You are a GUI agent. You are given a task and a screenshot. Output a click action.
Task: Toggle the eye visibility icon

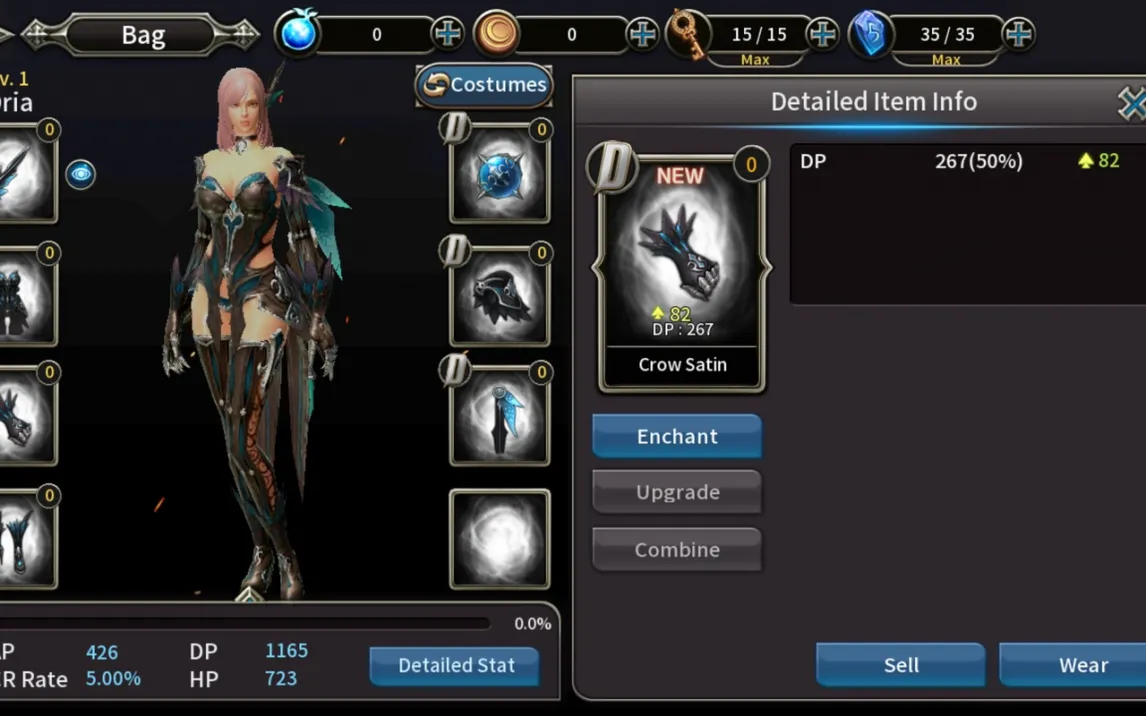pyautogui.click(x=81, y=174)
